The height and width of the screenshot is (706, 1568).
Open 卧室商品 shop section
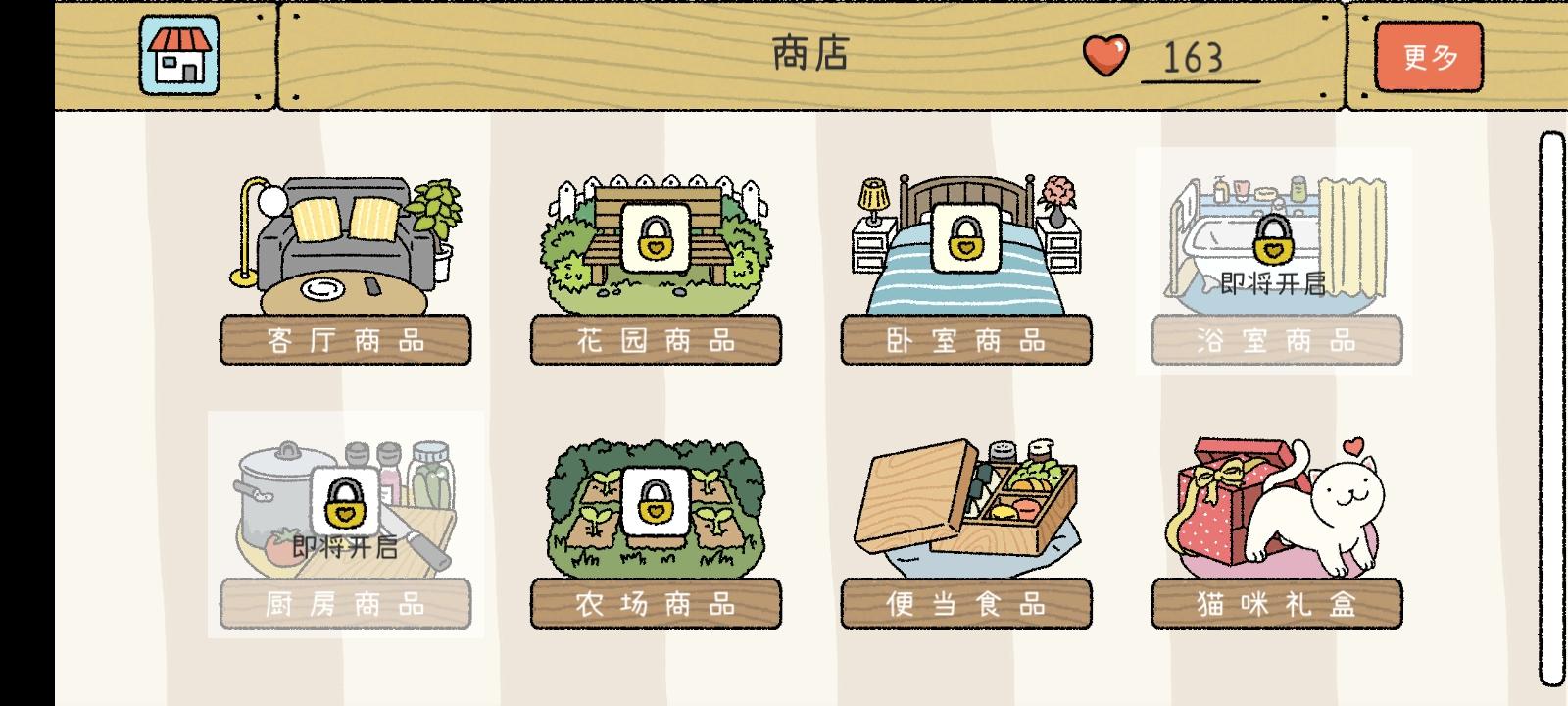965,340
